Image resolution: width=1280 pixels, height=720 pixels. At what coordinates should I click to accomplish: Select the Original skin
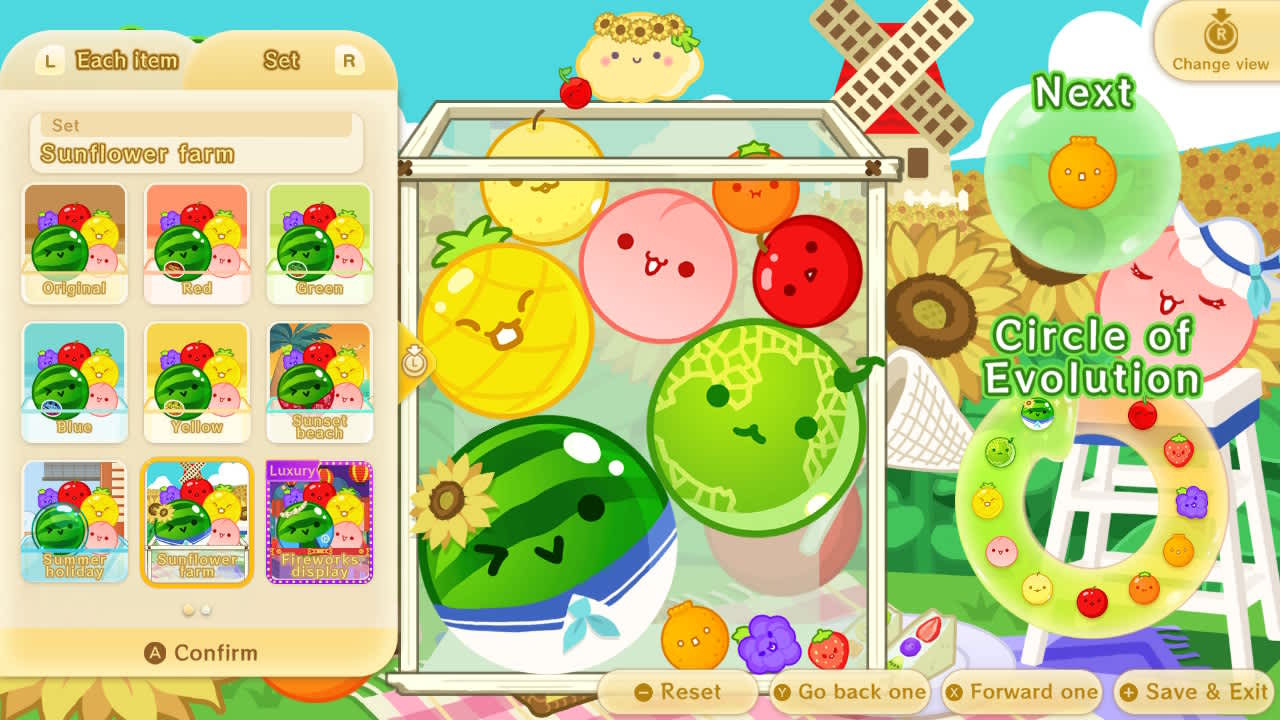pyautogui.click(x=75, y=243)
